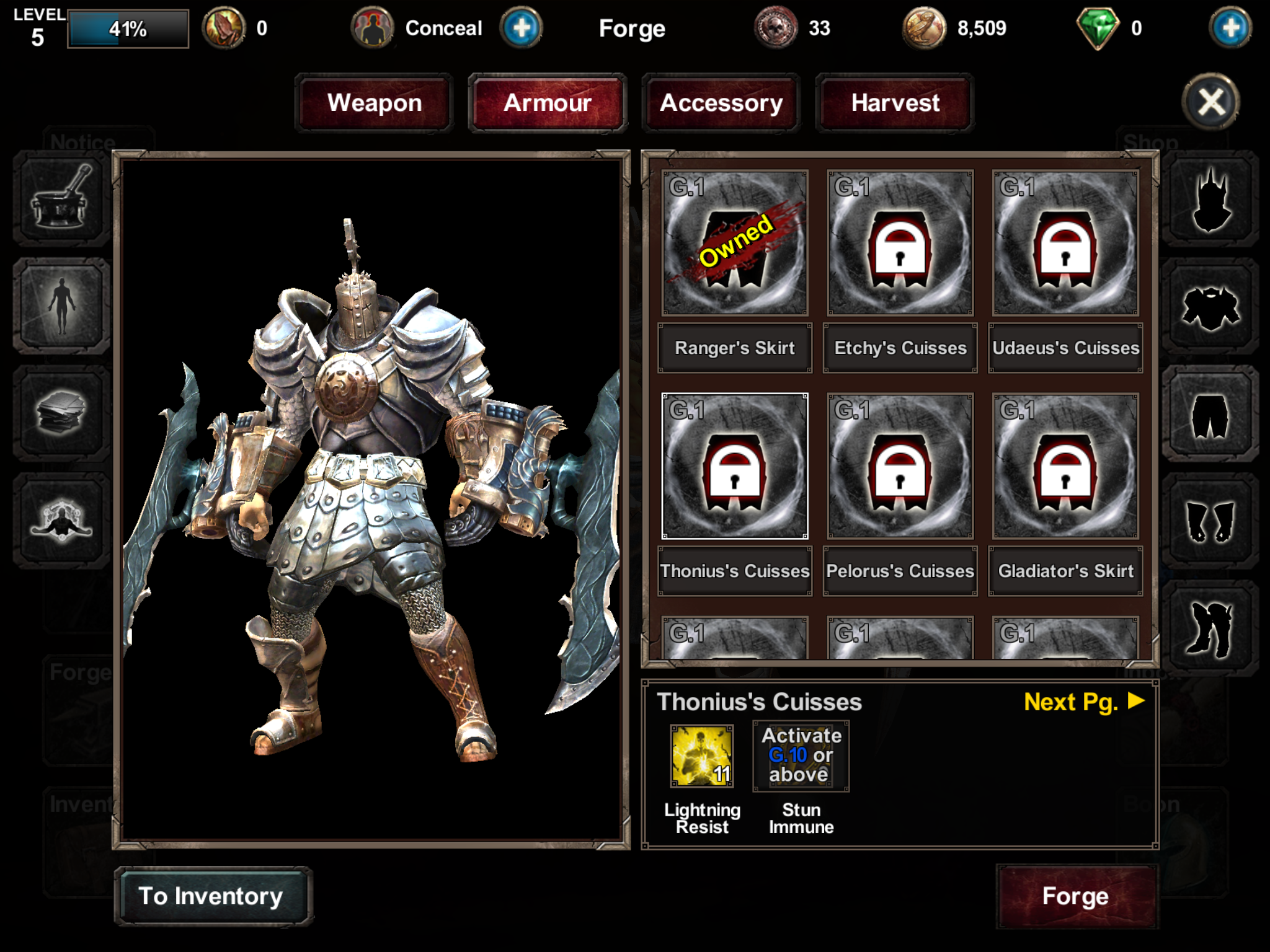Viewport: 1270px width, 952px height.
Task: Add more green gems
Action: (1230, 28)
